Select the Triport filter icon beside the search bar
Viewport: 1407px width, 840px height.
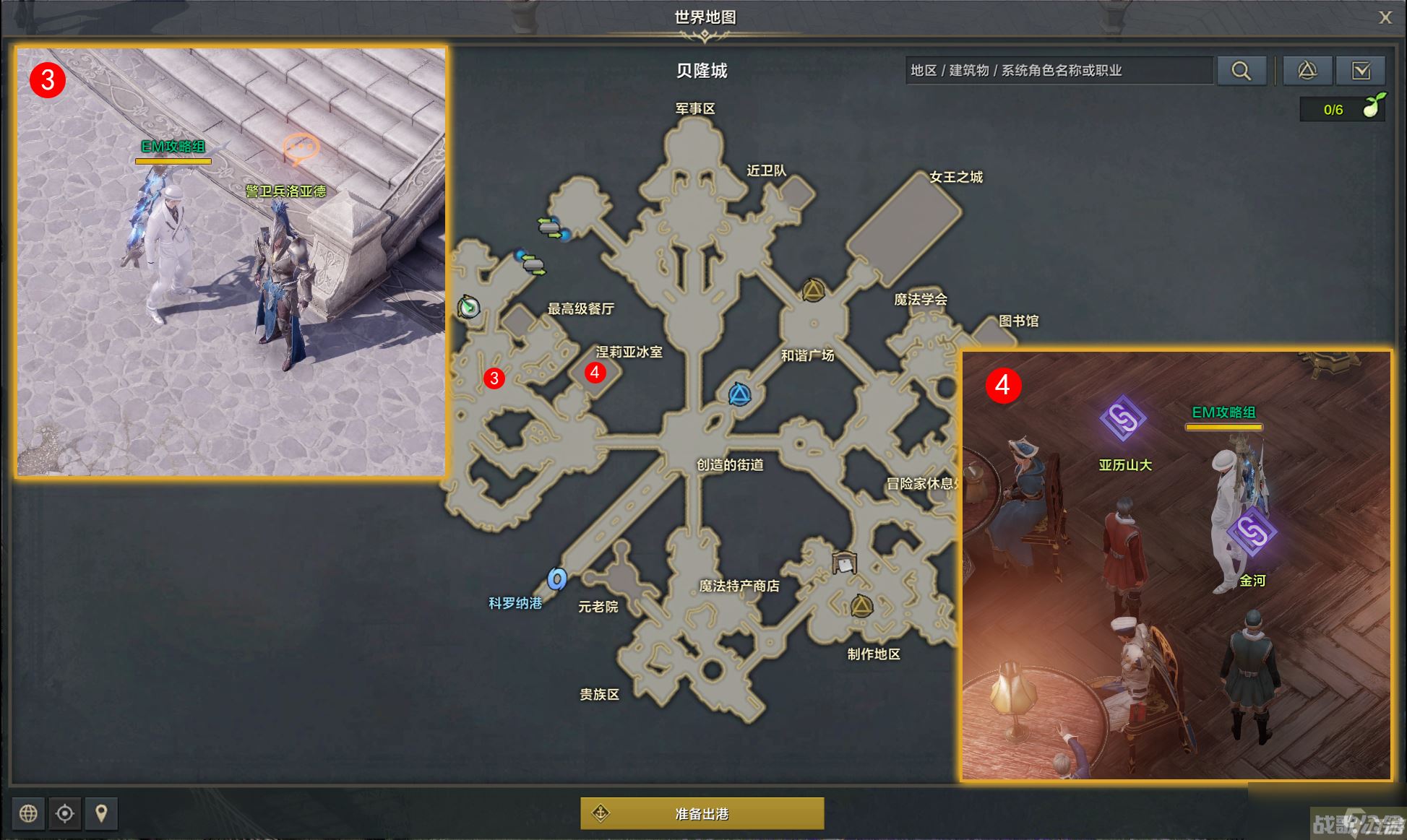(1307, 70)
